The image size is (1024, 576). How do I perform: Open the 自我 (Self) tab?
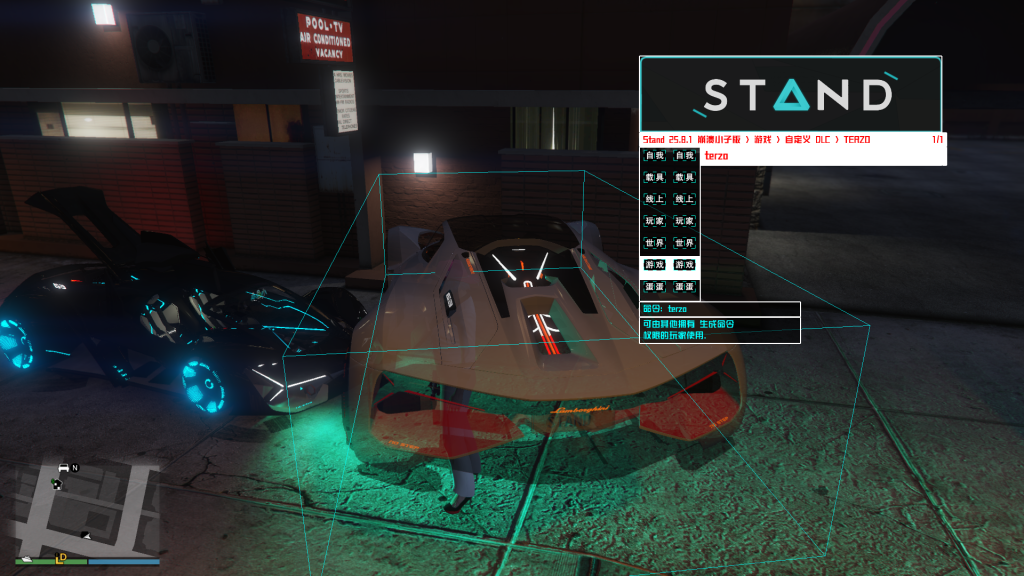(670, 156)
